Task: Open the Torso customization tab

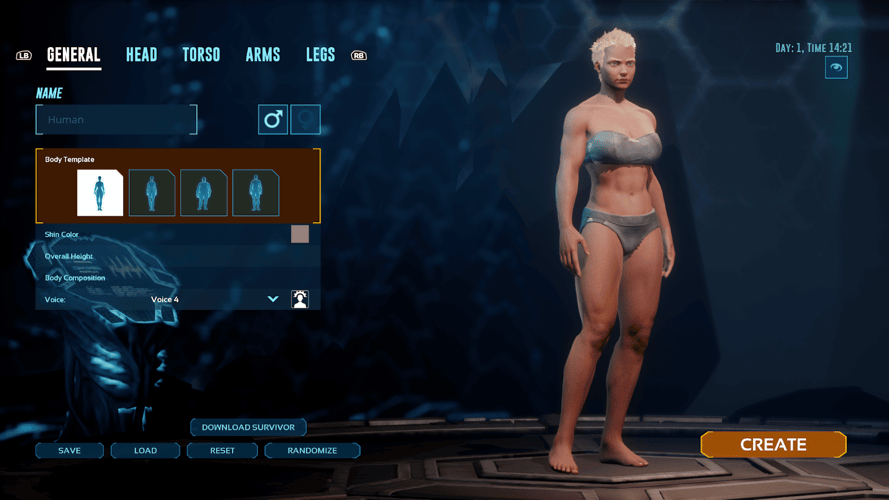Action: [x=201, y=55]
